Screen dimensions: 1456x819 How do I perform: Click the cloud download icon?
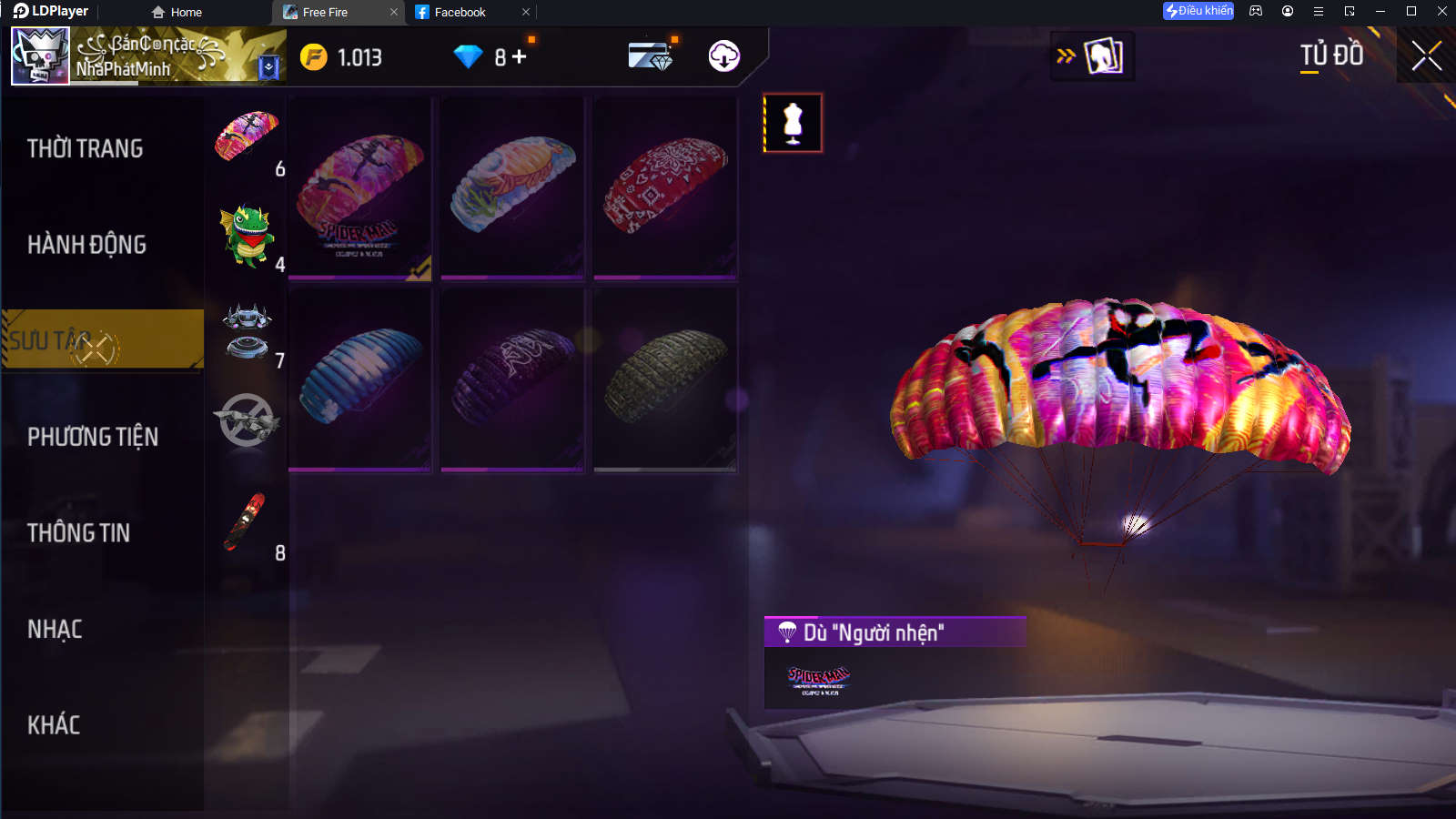(723, 56)
